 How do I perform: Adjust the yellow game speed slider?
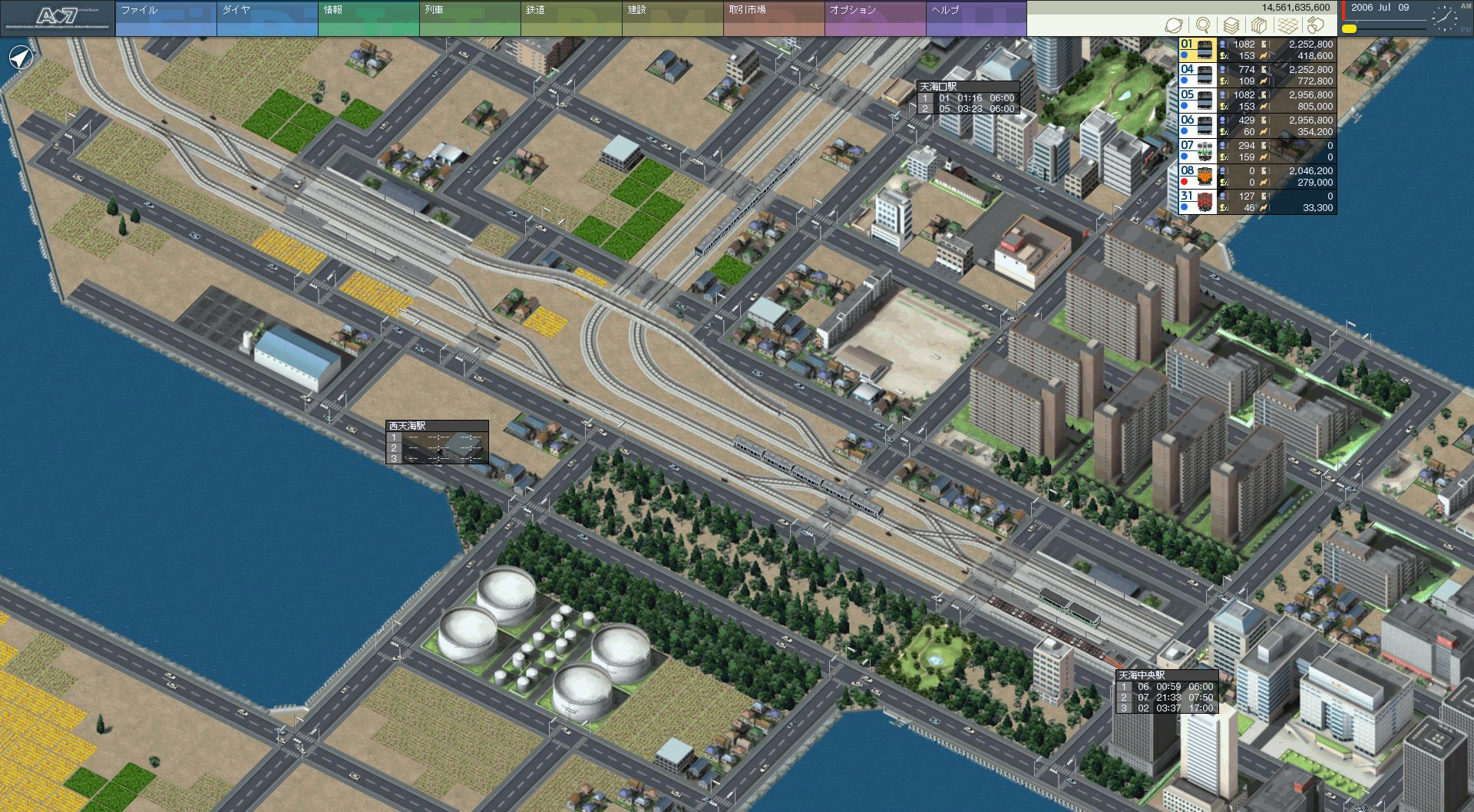[x=1349, y=29]
